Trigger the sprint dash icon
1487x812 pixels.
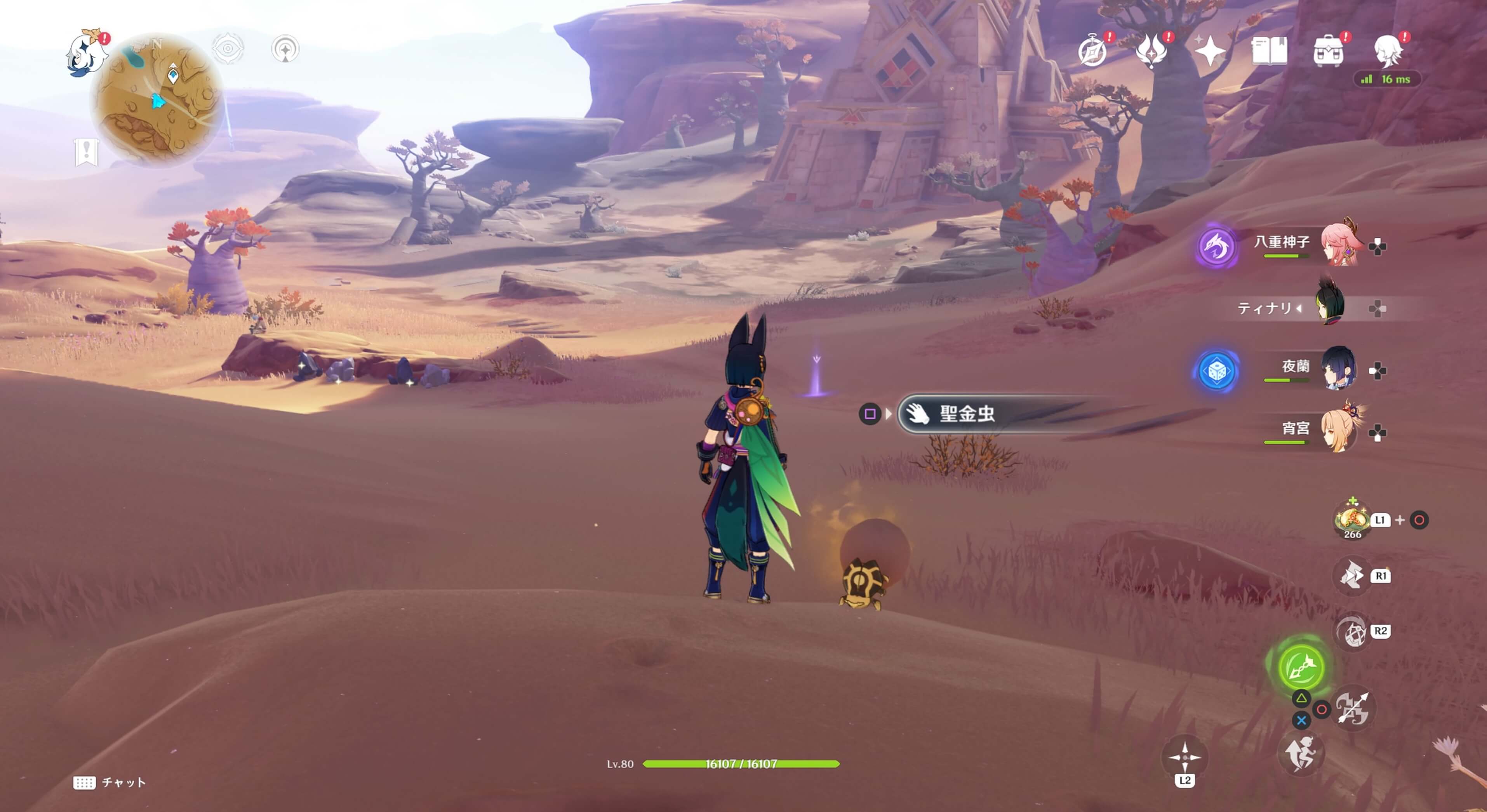tap(1301, 753)
